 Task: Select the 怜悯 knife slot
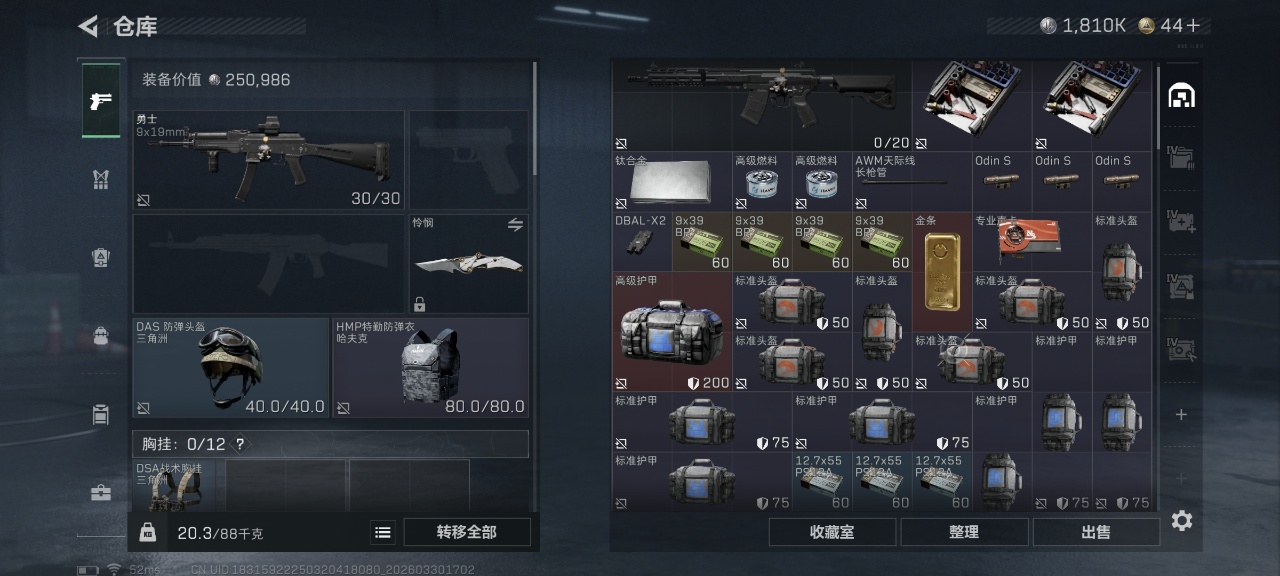coord(468,263)
